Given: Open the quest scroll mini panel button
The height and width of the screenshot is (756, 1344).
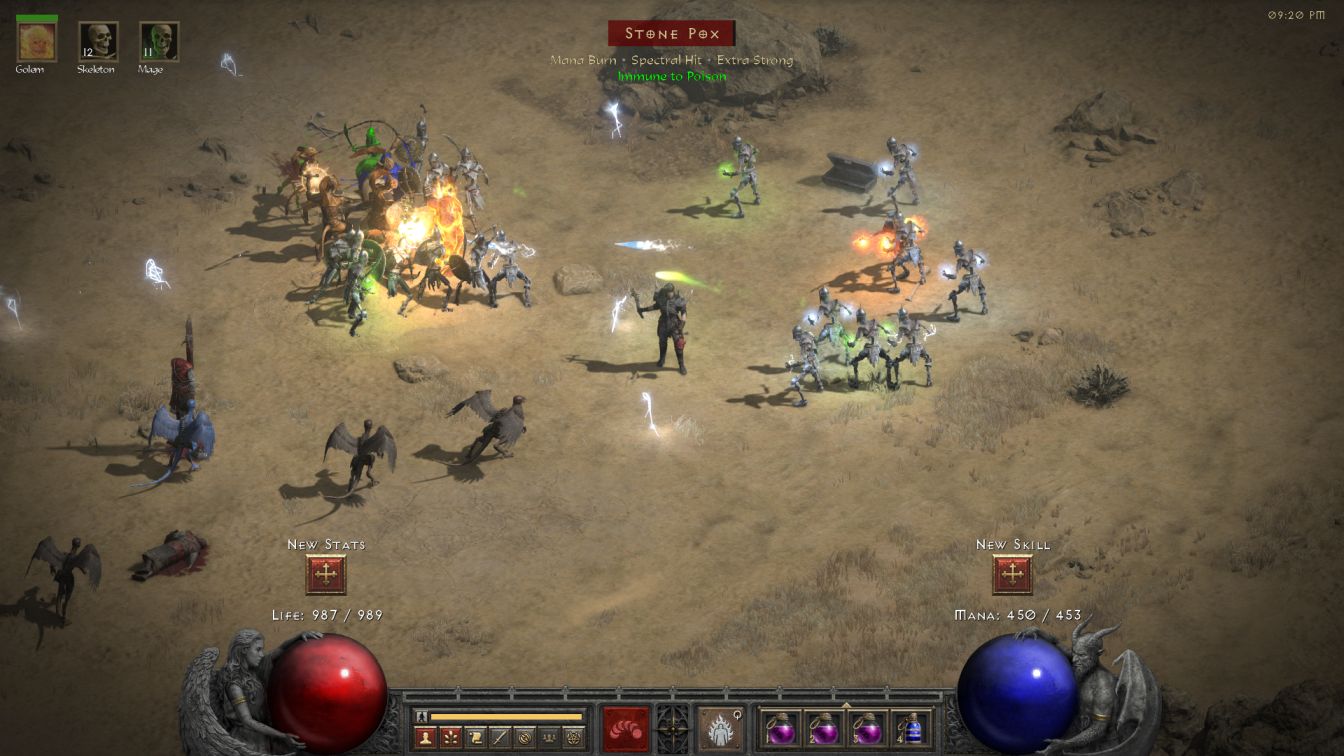Looking at the screenshot, I should pyautogui.click(x=475, y=738).
